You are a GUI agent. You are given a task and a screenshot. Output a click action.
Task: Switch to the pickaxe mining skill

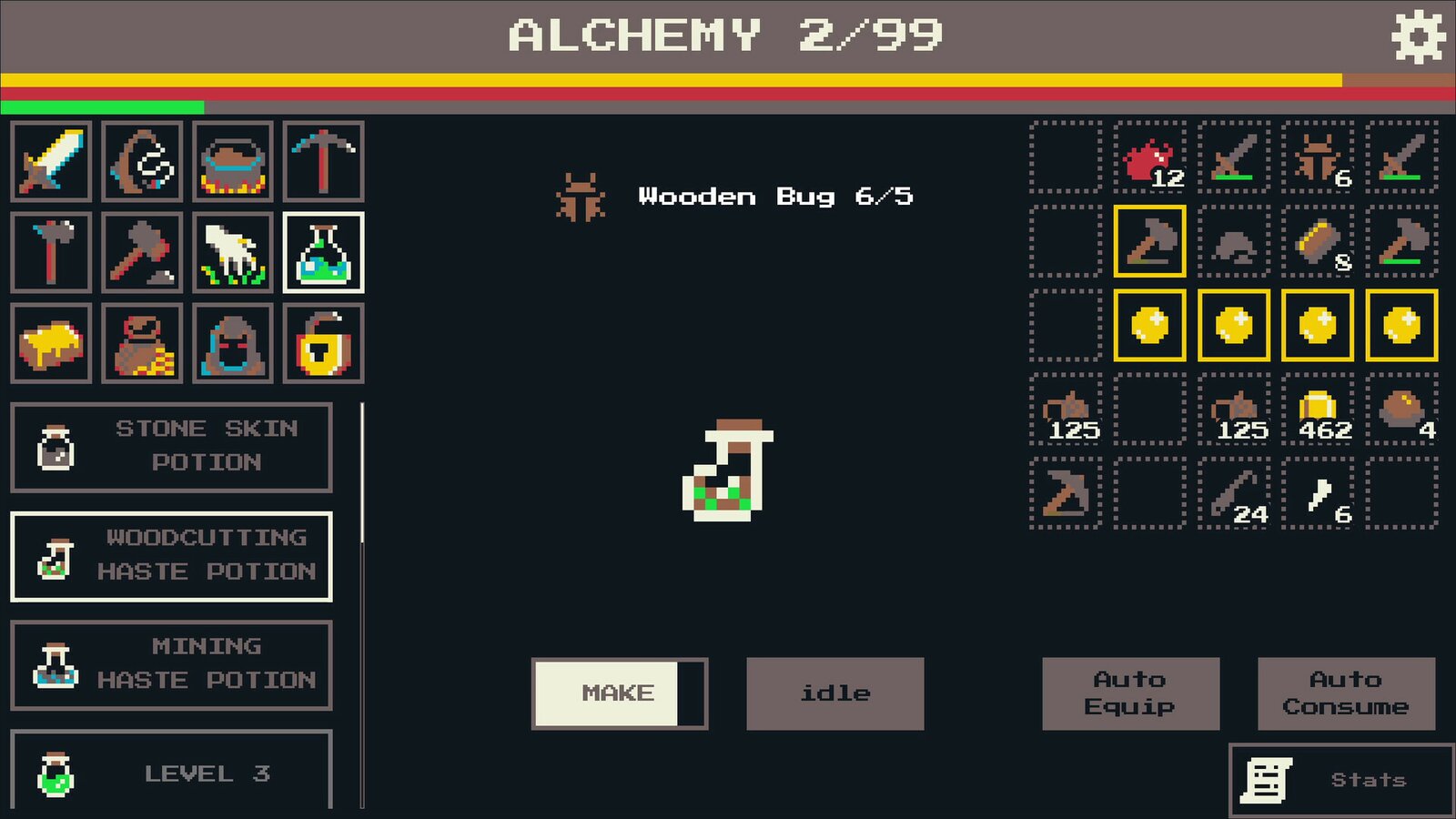pyautogui.click(x=323, y=161)
